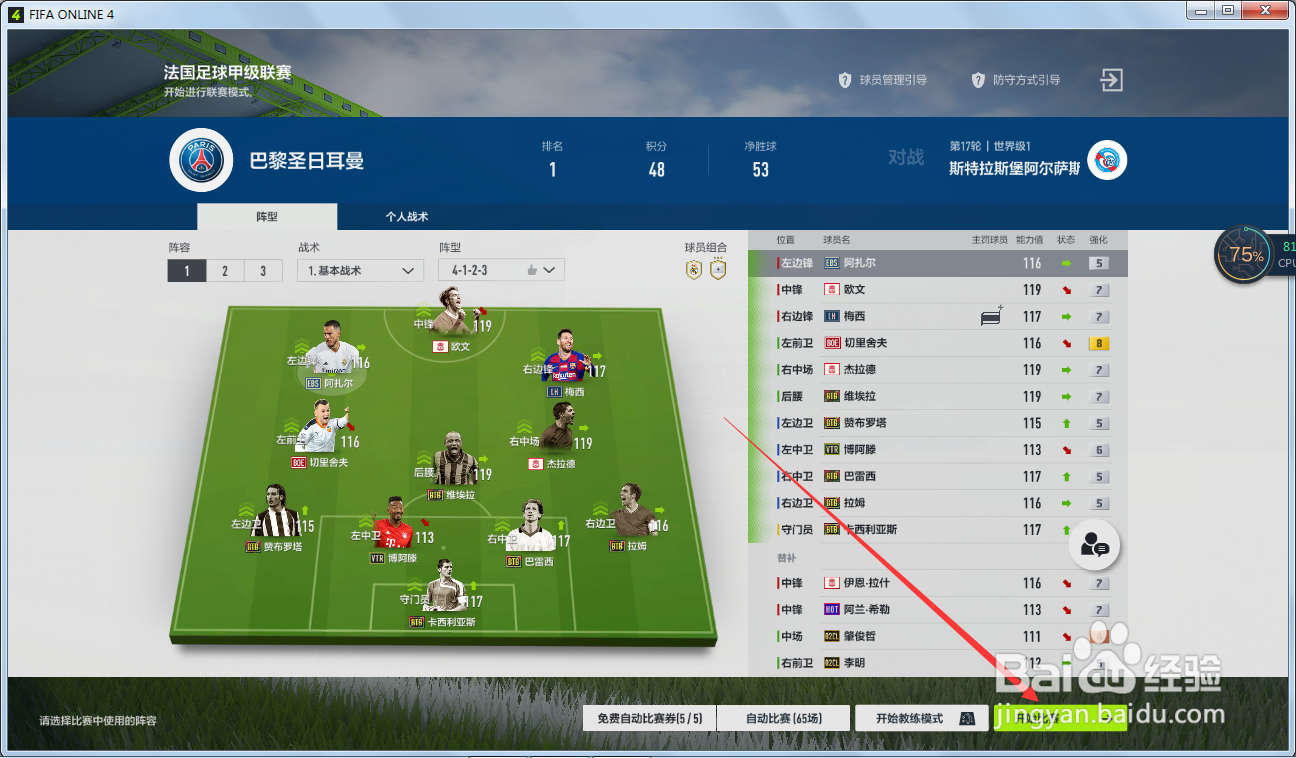The image size is (1296, 758).
Task: Click the 自动比赛(65场) button
Action: pyautogui.click(x=783, y=717)
